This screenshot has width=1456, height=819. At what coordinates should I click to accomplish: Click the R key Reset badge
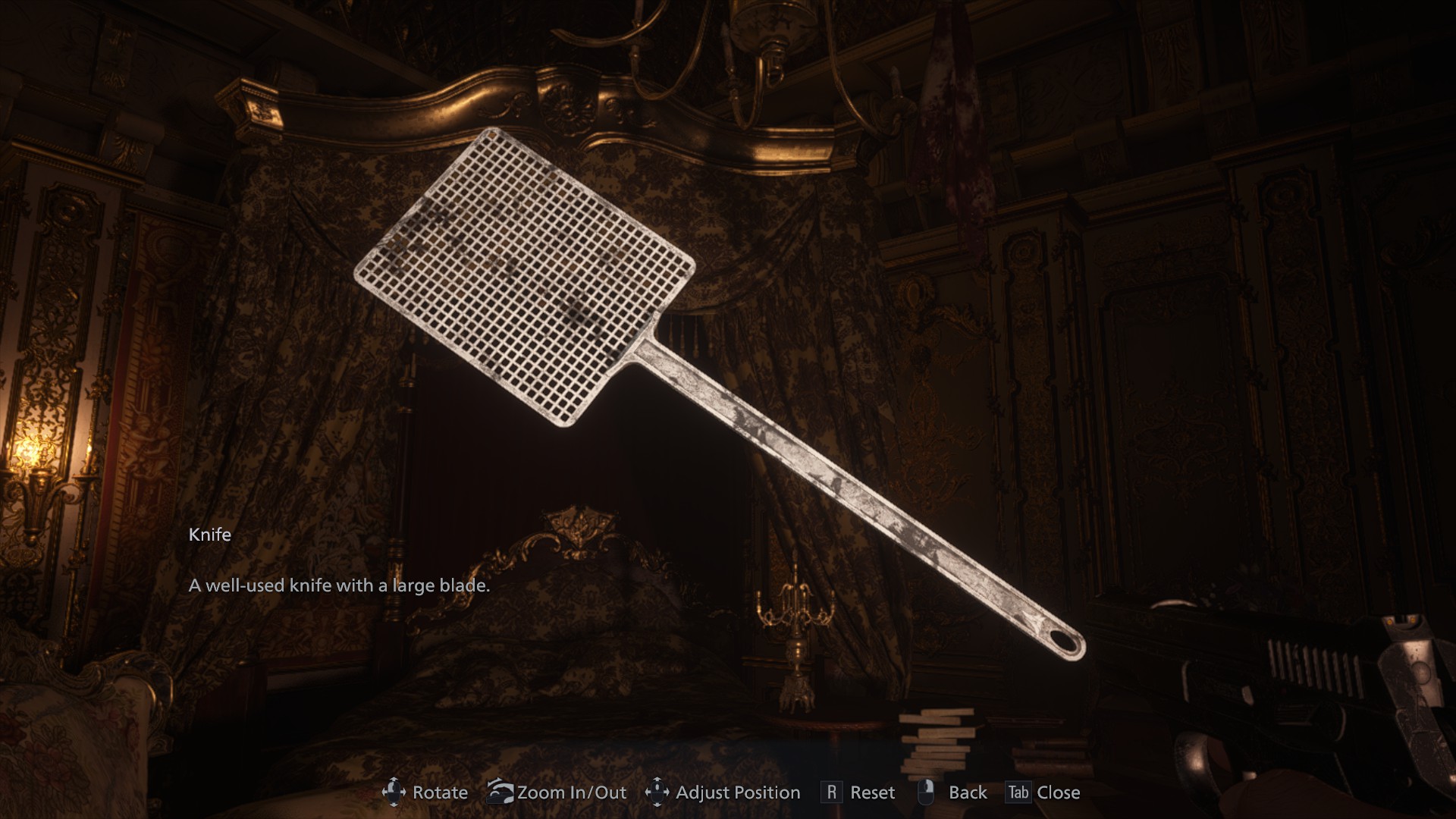coord(833,792)
